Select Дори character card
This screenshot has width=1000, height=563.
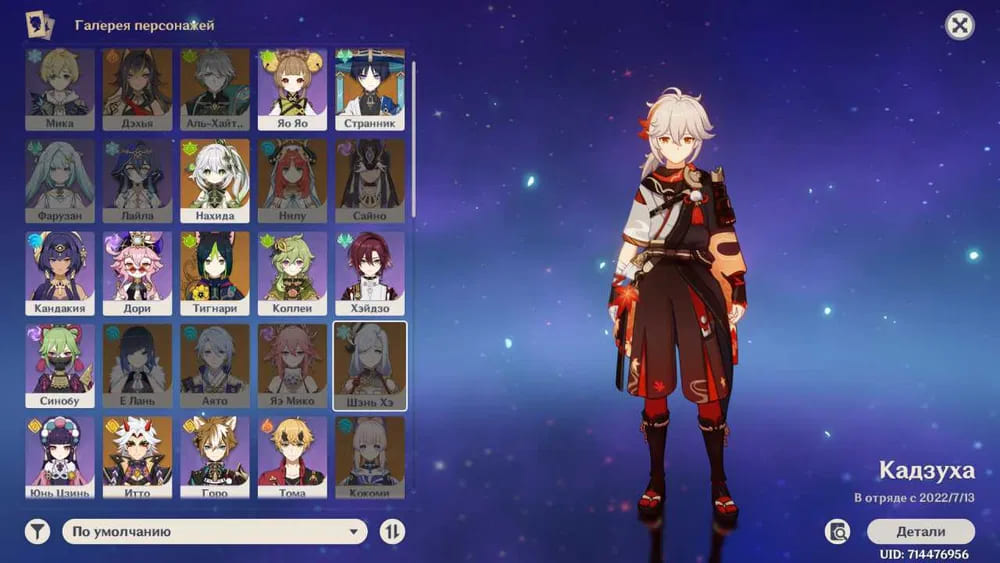137,272
